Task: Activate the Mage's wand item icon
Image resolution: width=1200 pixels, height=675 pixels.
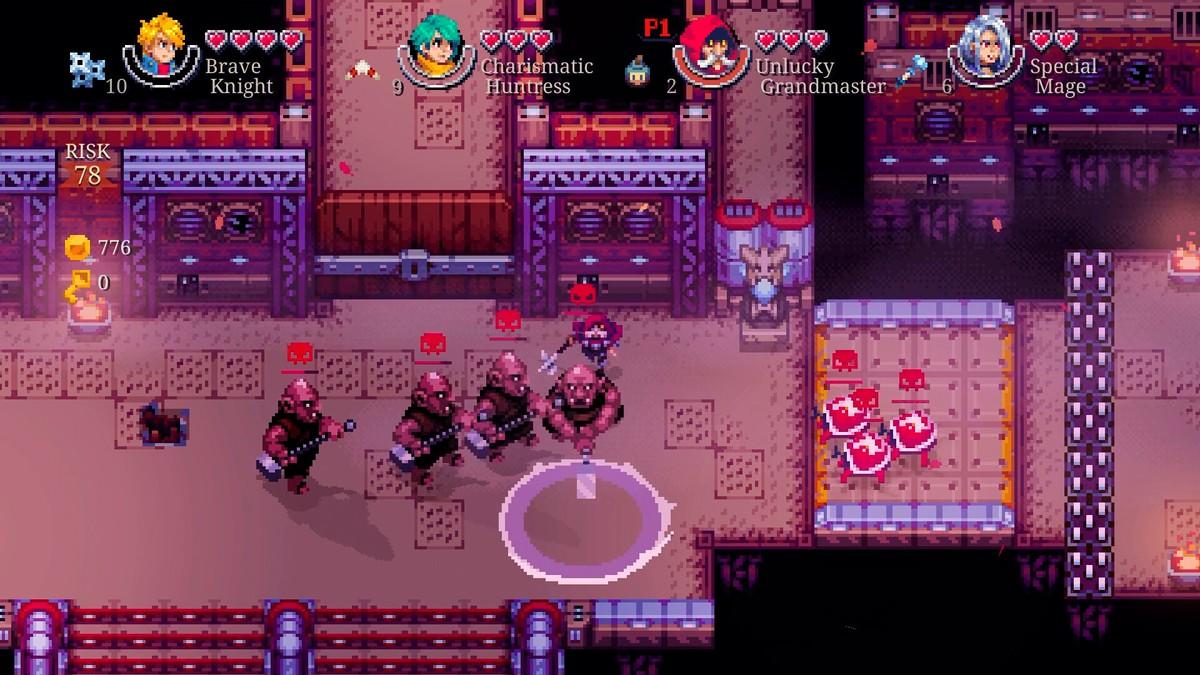Action: tap(913, 70)
